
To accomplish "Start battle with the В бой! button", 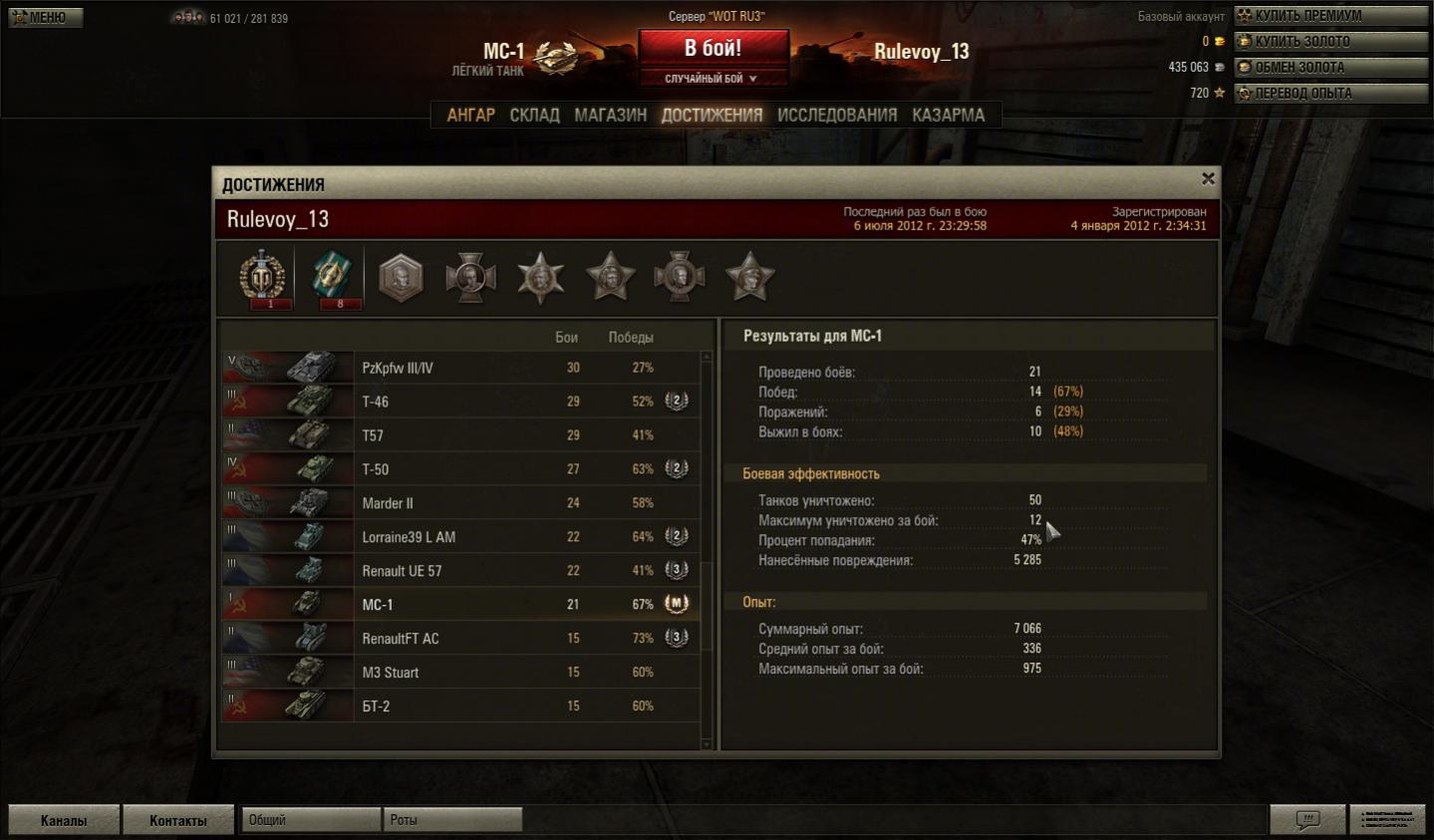I will coord(713,48).
